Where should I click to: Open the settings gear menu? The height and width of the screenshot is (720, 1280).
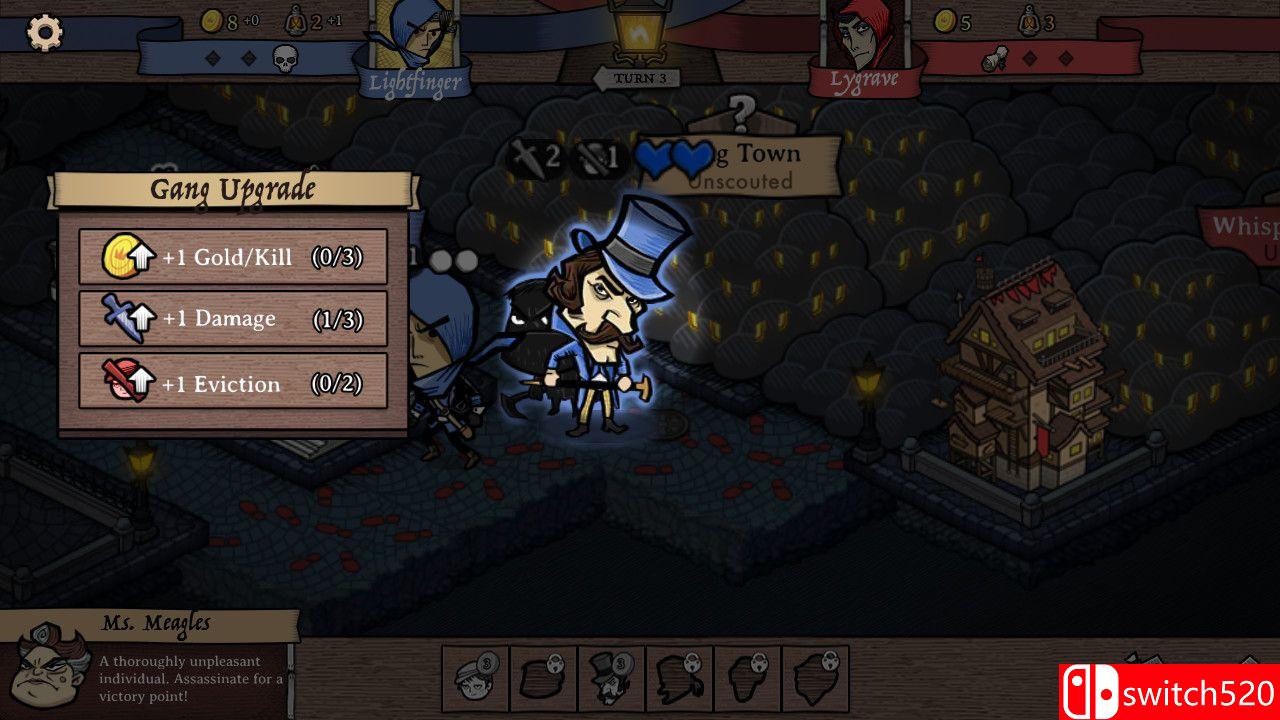[x=44, y=33]
